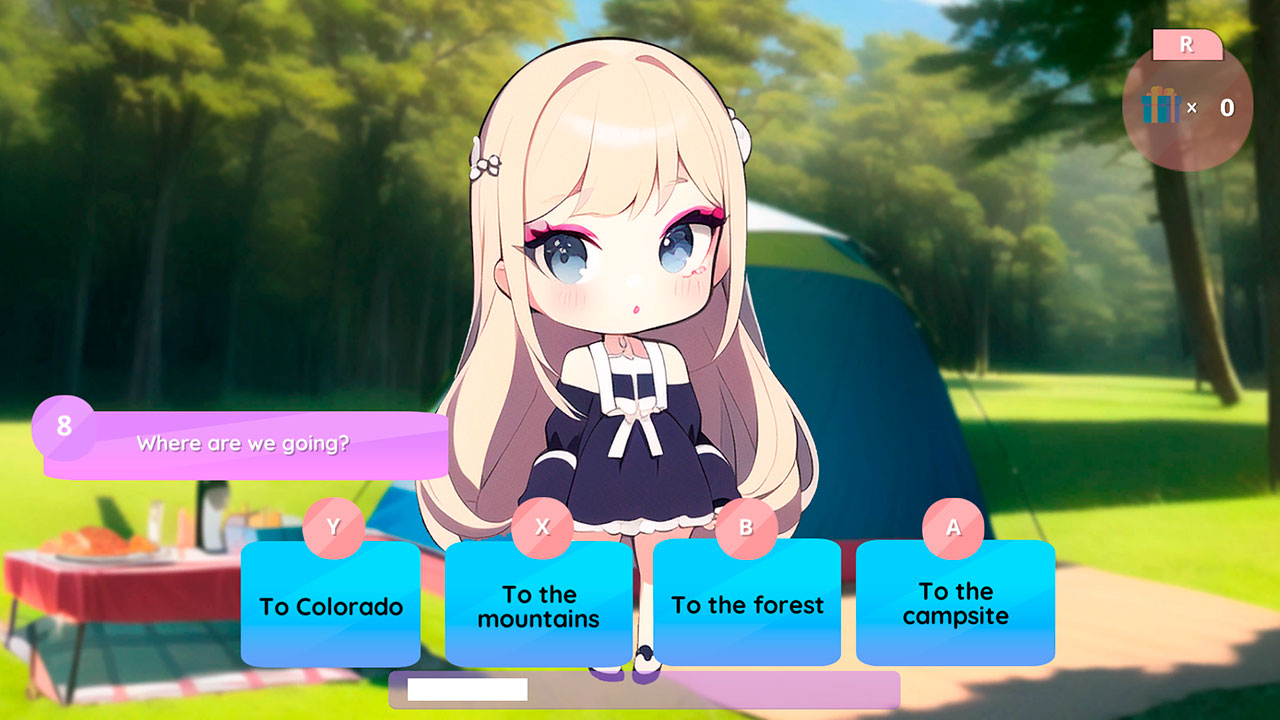Image resolution: width=1280 pixels, height=720 pixels.
Task: Pick the answer To the forest
Action: (x=746, y=604)
